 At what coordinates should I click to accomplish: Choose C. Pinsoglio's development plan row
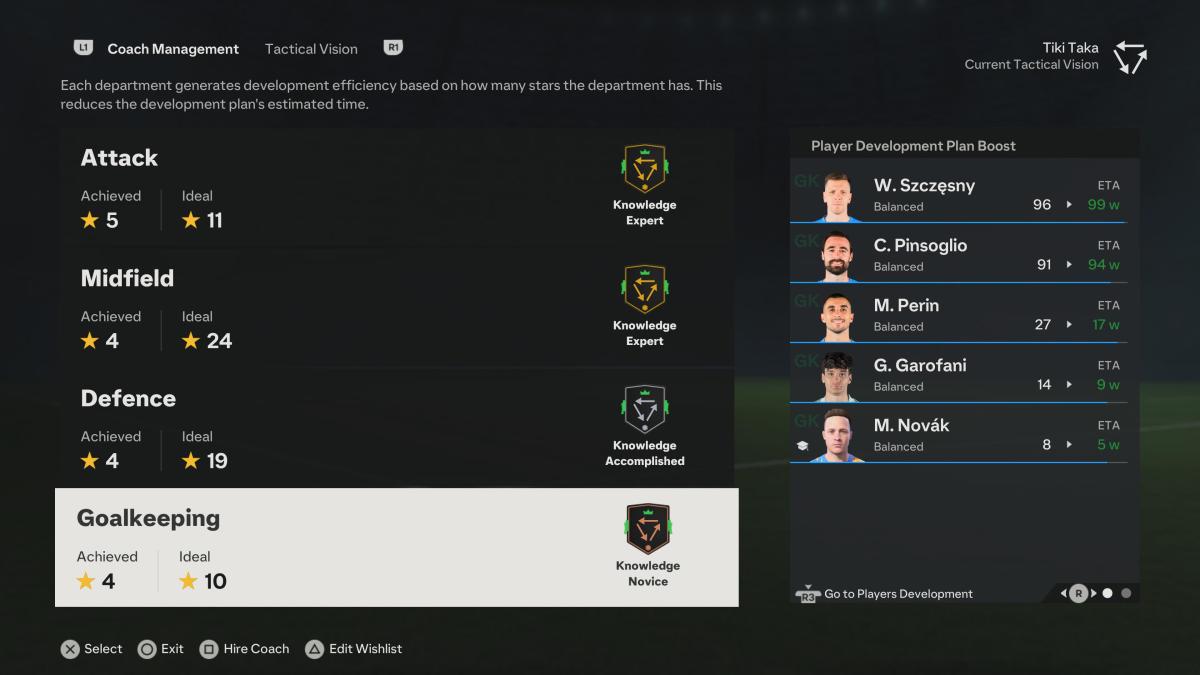[958, 254]
